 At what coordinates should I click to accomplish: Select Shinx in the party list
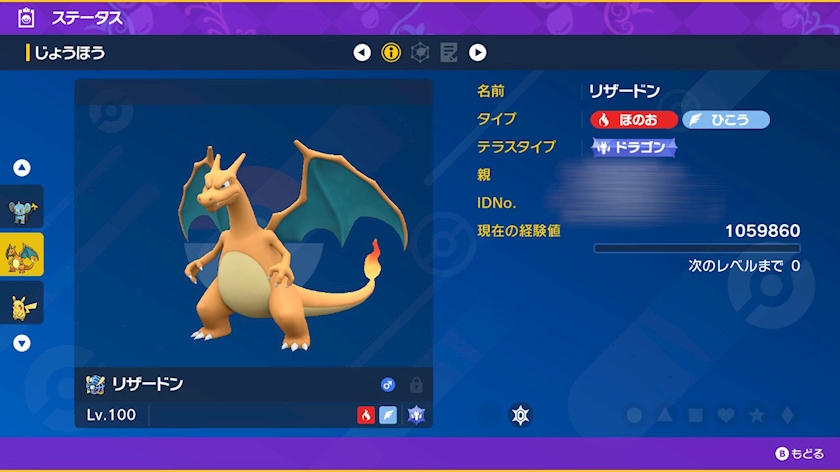point(22,206)
